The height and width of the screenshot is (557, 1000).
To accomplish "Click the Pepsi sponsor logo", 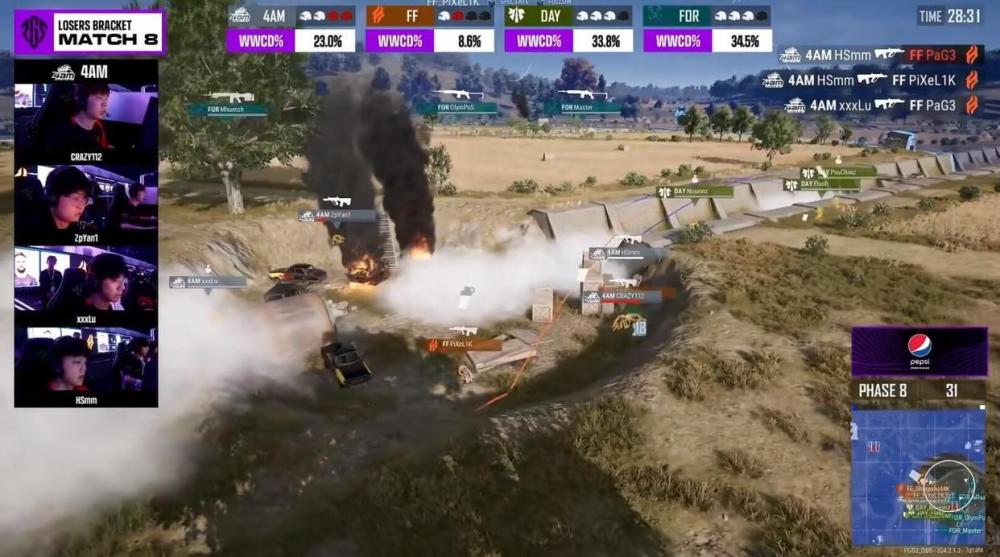I will coord(919,351).
